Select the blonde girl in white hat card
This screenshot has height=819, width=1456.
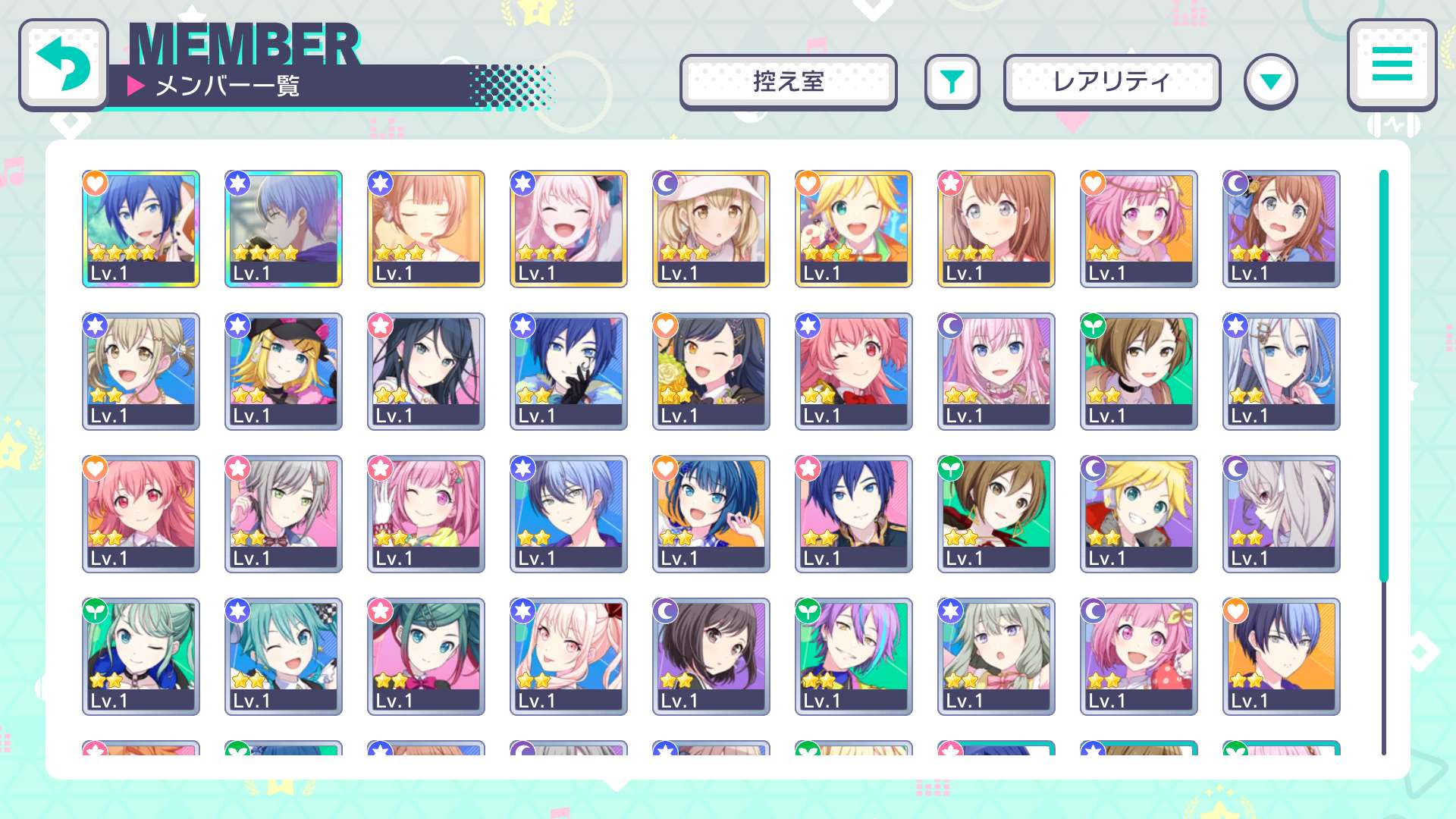pos(711,228)
